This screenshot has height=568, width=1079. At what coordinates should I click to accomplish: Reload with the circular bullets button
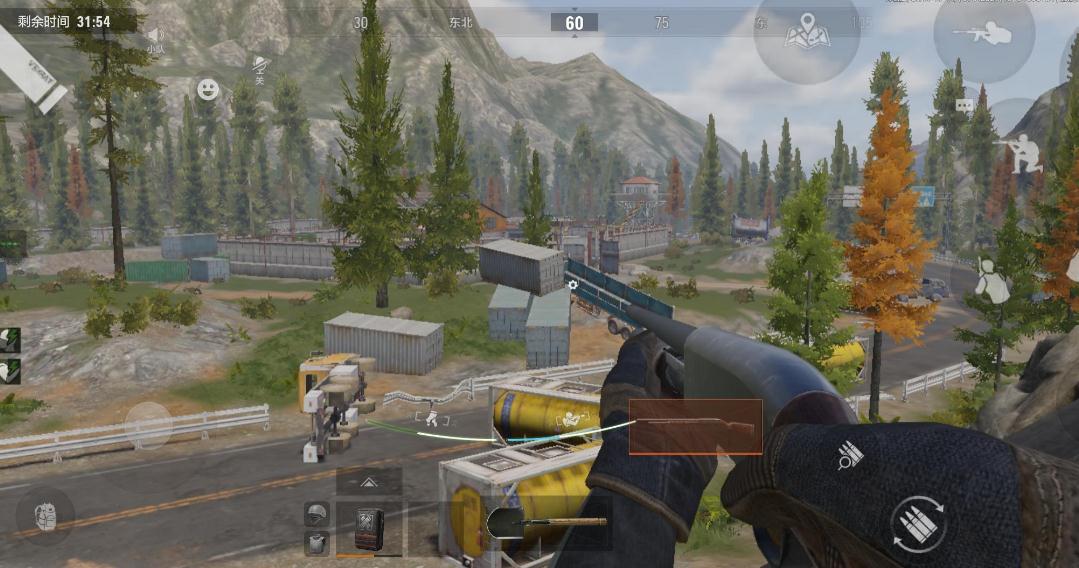point(918,523)
